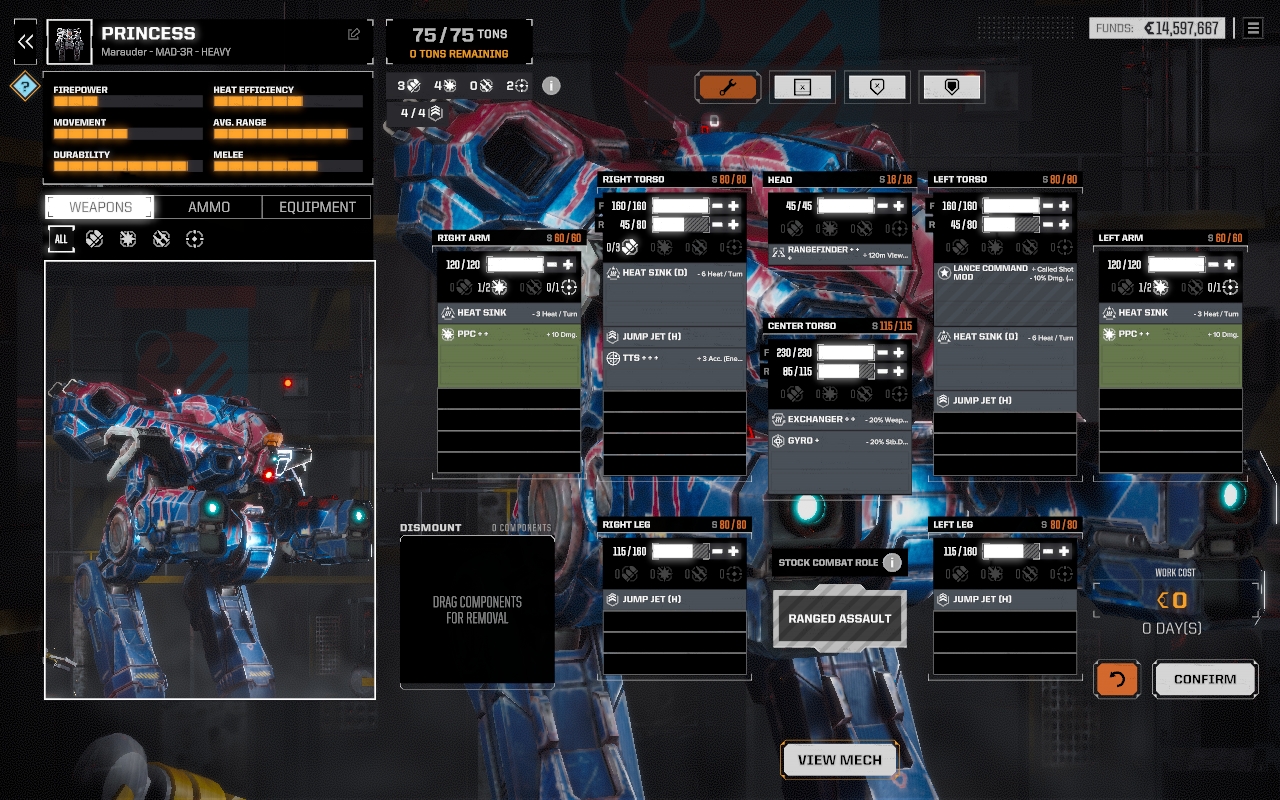Select the Rangefinder in the Head

[x=840, y=252]
